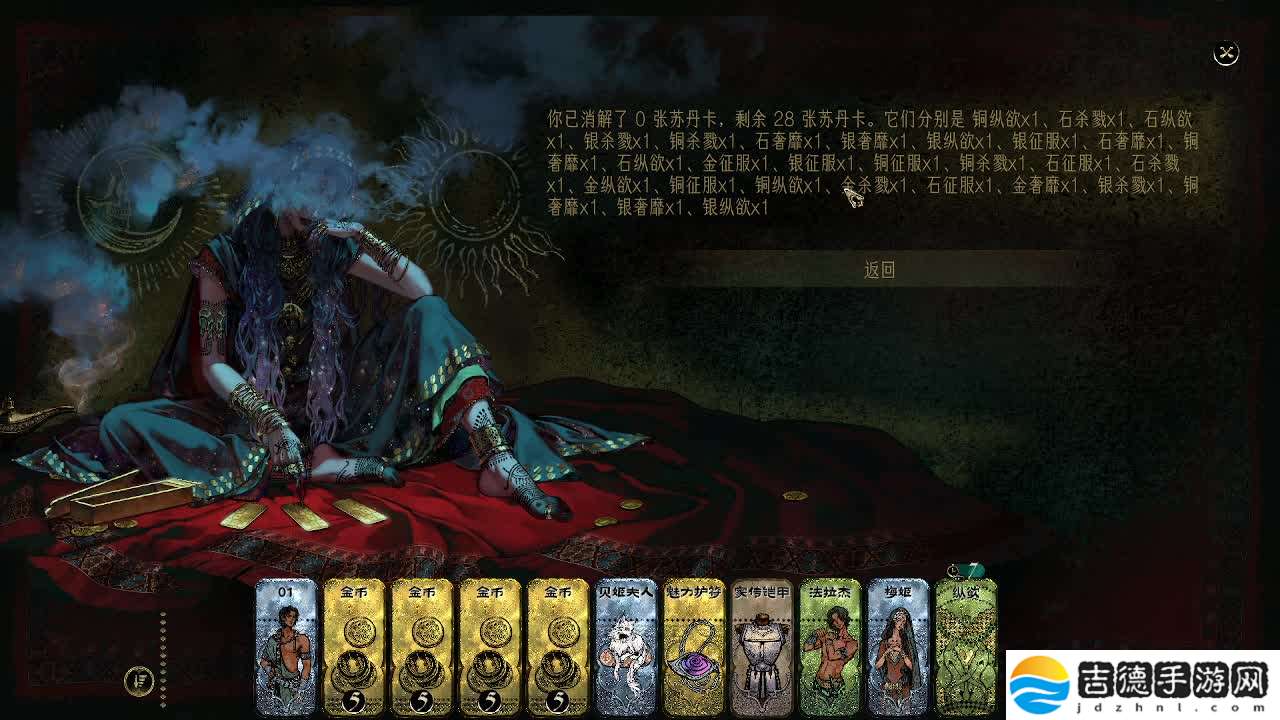The height and width of the screenshot is (720, 1280).
Task: Click the 返回 button
Action: tap(880, 270)
